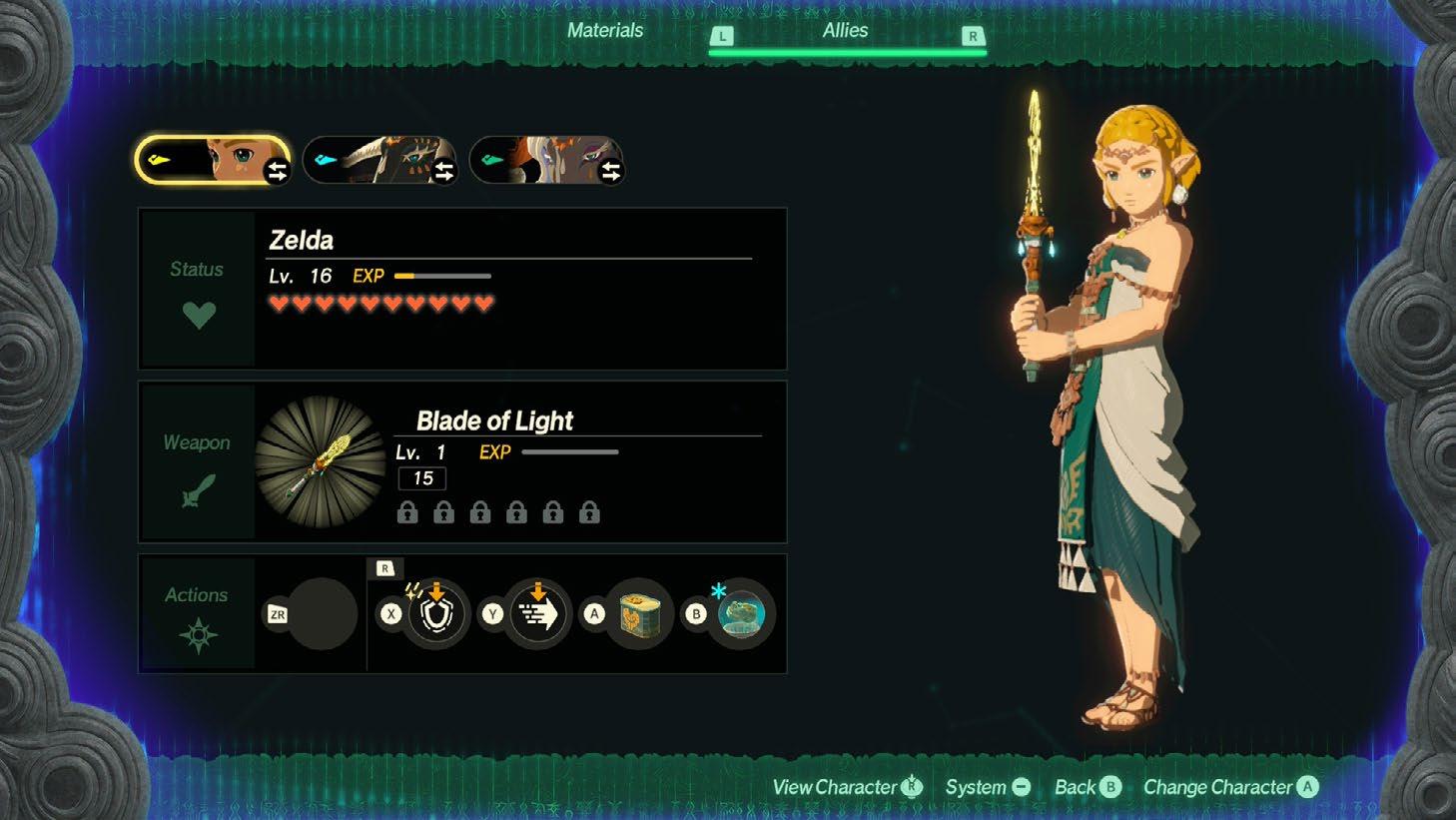Image resolution: width=1456 pixels, height=820 pixels.
Task: Open the Status section with heart icon
Action: point(198,291)
